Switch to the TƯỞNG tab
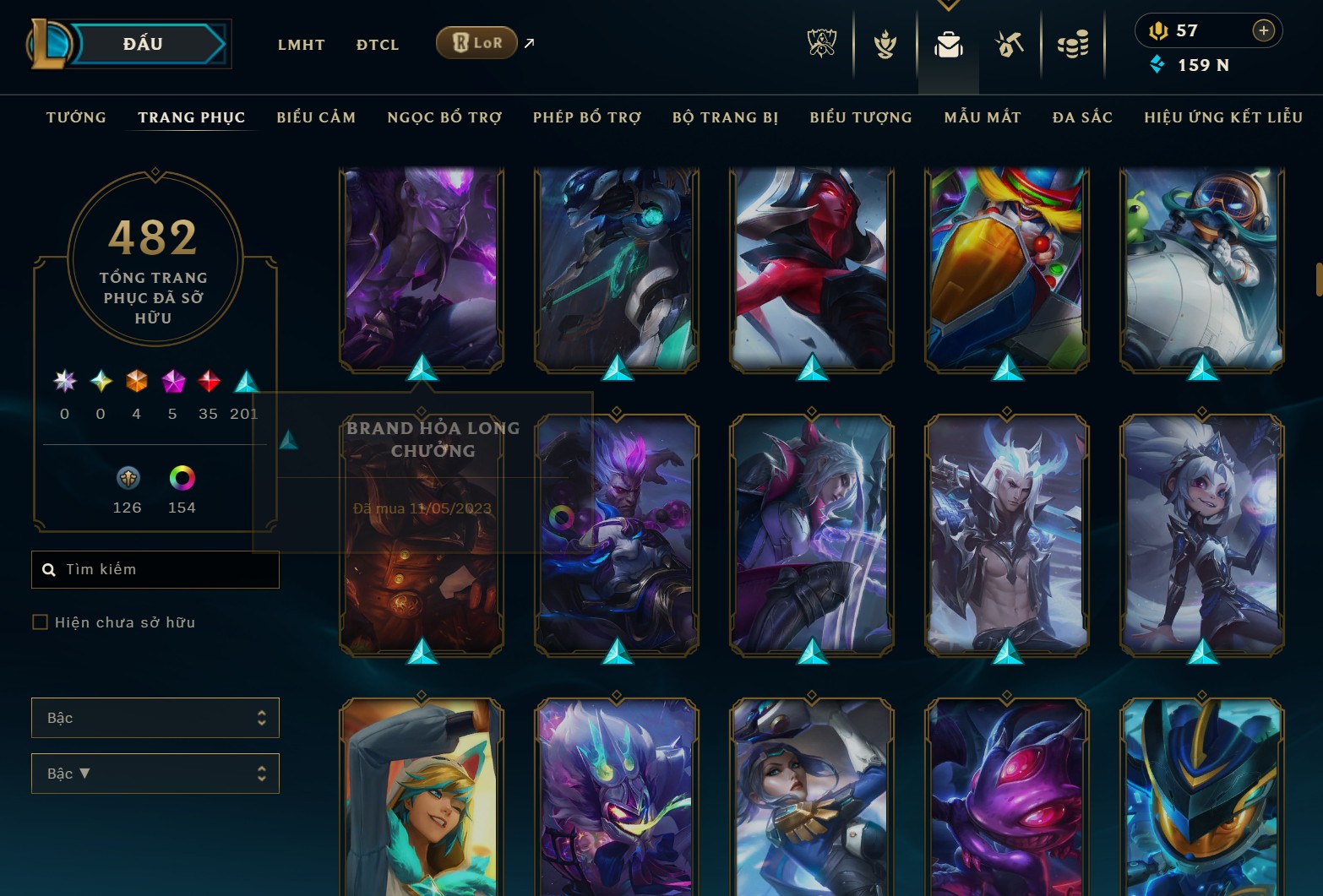This screenshot has width=1323, height=896. (x=75, y=117)
